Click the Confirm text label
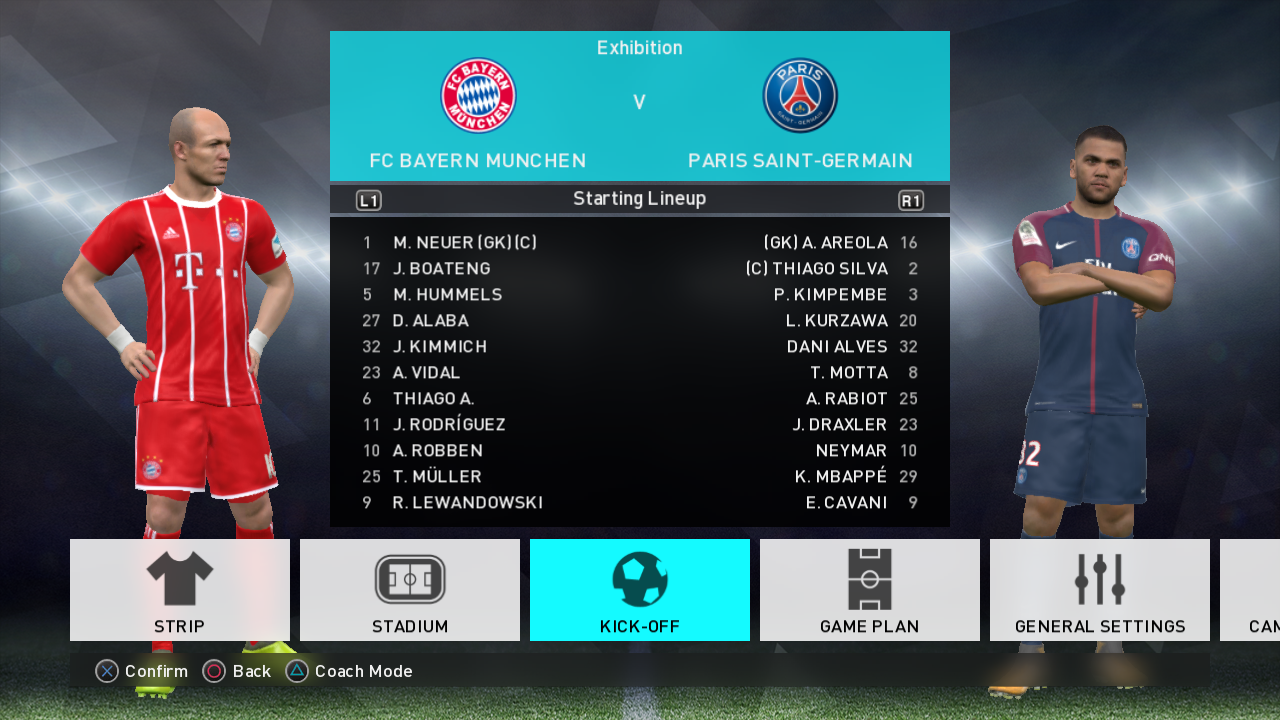This screenshot has height=720, width=1280. [x=155, y=671]
